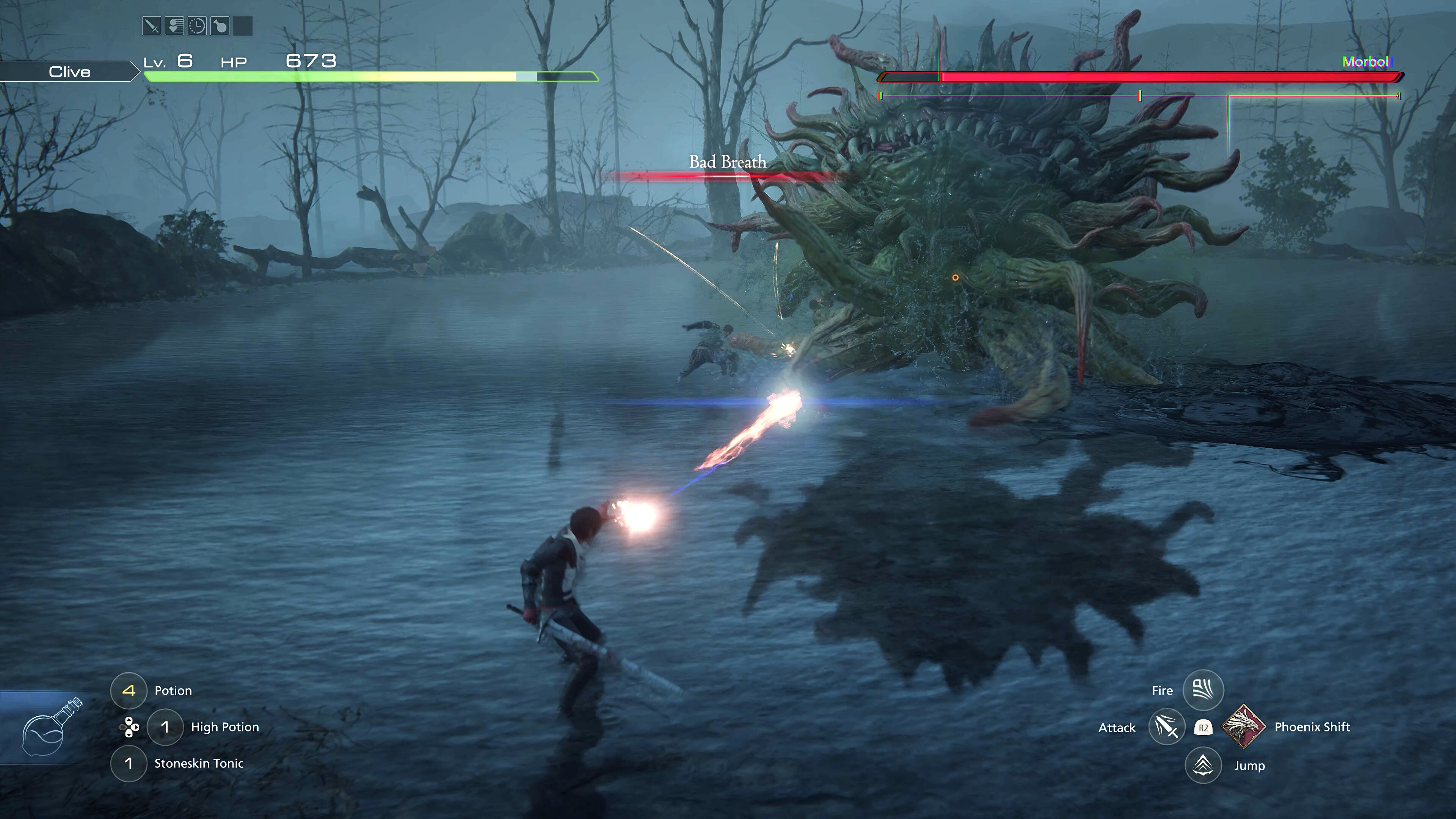This screenshot has height=819, width=1456.
Task: Use the Potion item slot
Action: pyautogui.click(x=129, y=690)
